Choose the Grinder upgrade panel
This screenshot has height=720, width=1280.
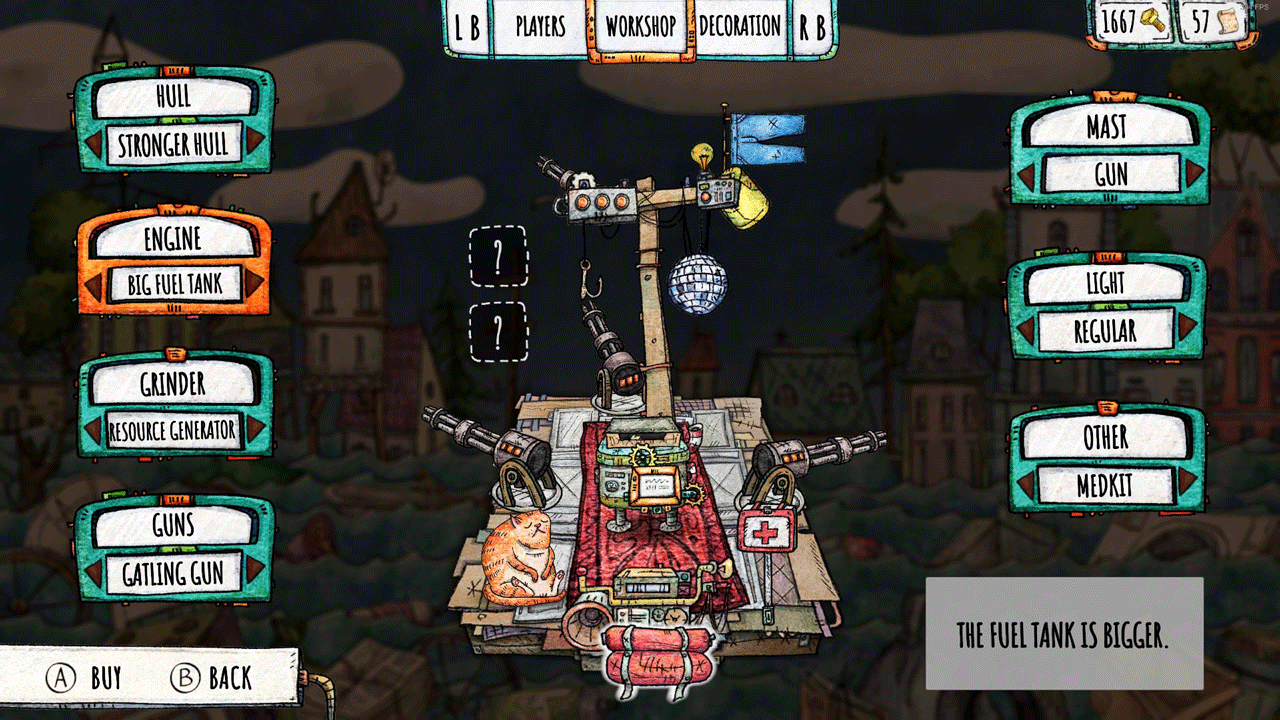[173, 383]
